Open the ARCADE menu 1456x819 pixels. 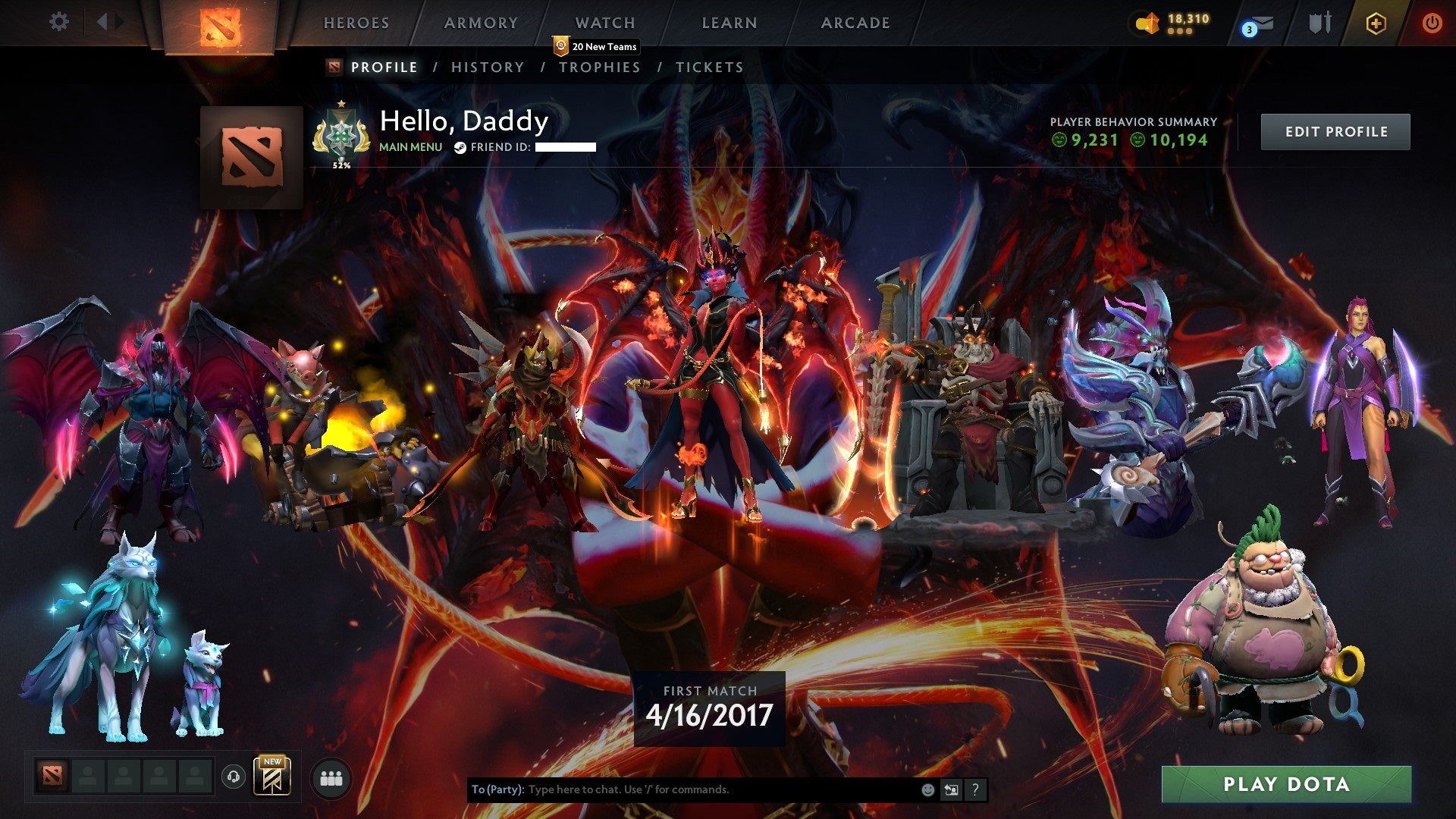pyautogui.click(x=855, y=23)
